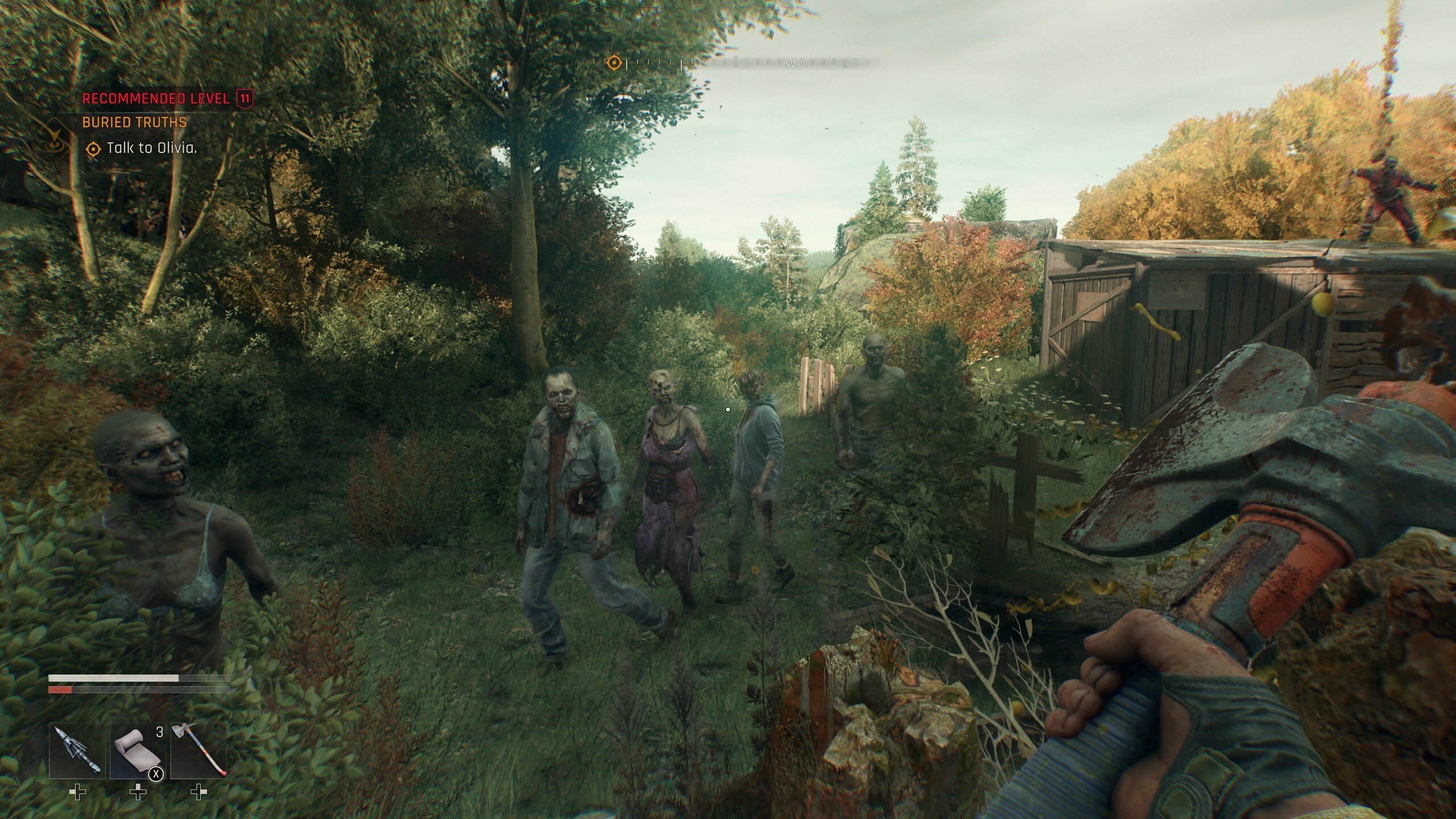This screenshot has width=1456, height=819.
Task: Click the white health bar above the item slots
Action: coord(114,679)
